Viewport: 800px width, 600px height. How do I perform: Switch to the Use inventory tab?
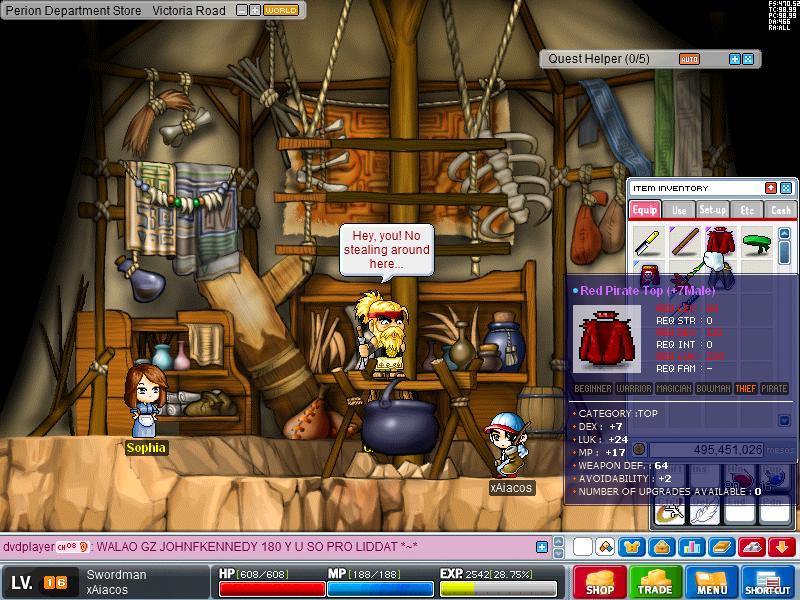point(679,210)
